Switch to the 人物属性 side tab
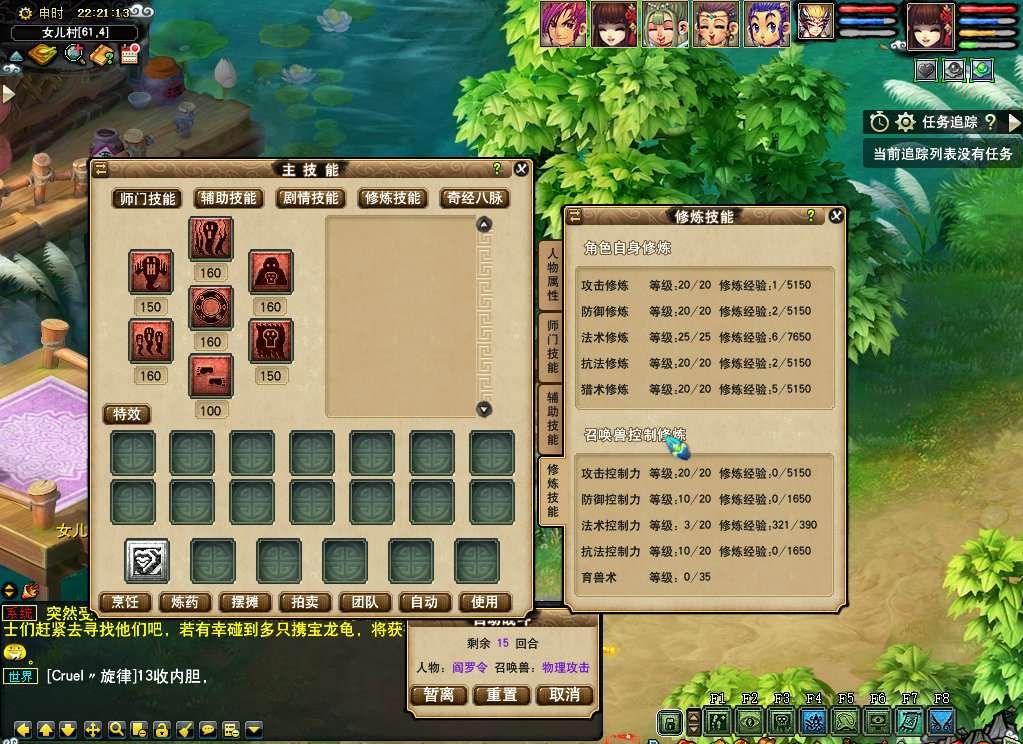This screenshot has height=744, width=1023. [552, 275]
